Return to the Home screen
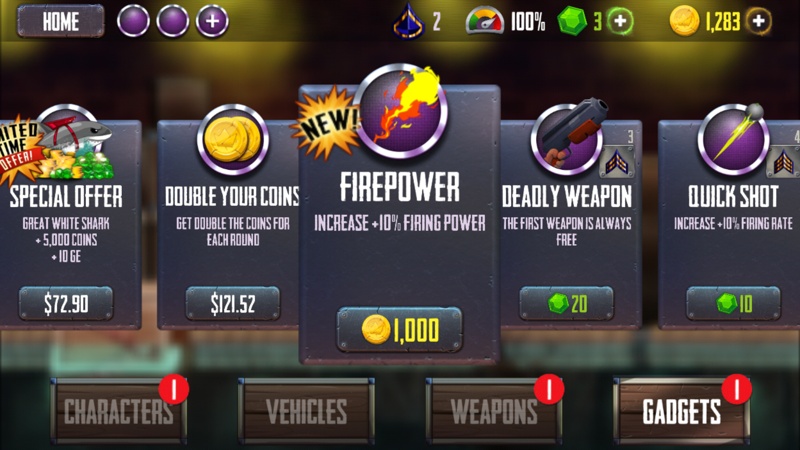800x450 pixels. point(60,21)
